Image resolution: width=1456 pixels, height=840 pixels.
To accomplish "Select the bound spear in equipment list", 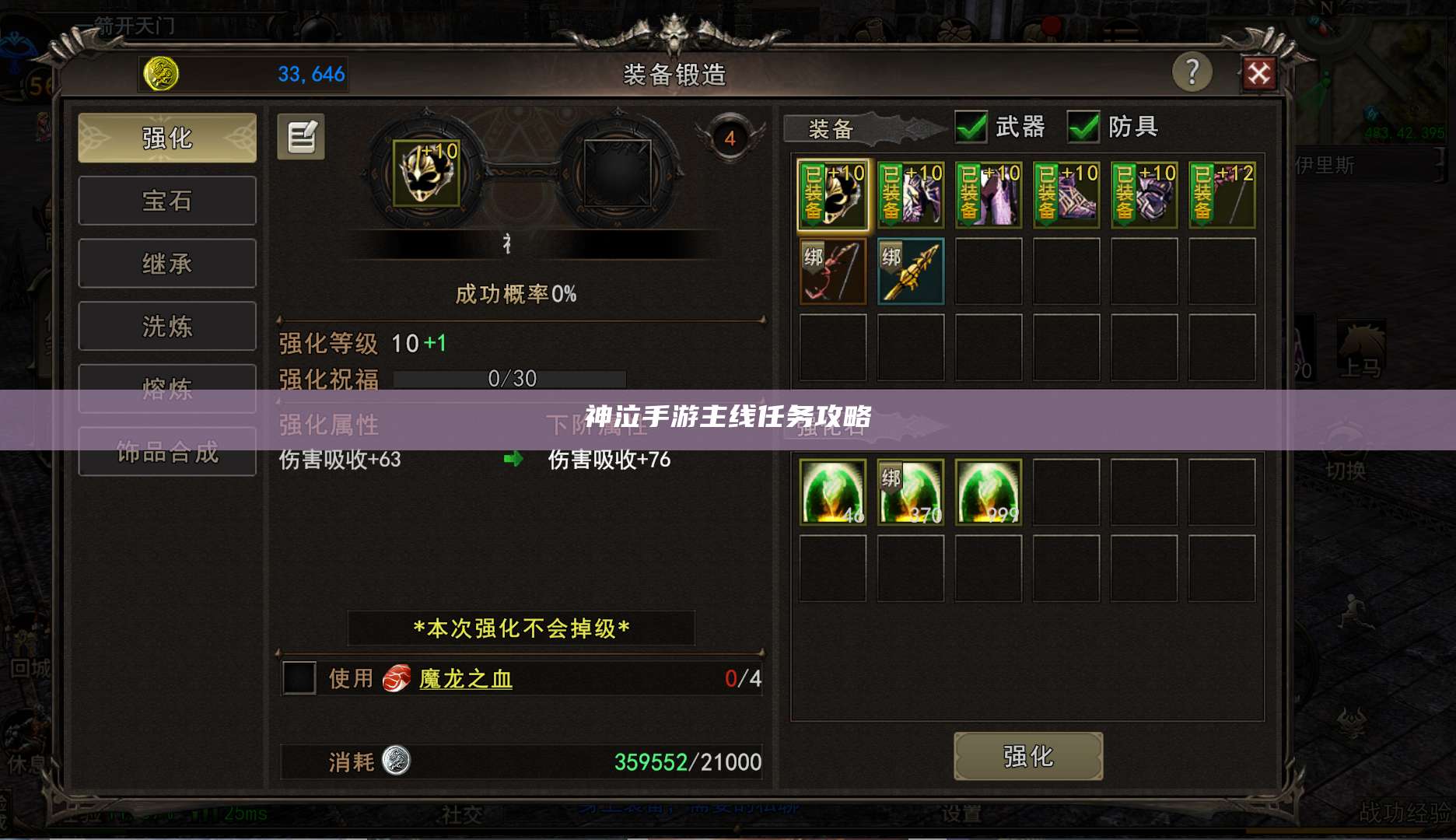I will click(x=910, y=271).
